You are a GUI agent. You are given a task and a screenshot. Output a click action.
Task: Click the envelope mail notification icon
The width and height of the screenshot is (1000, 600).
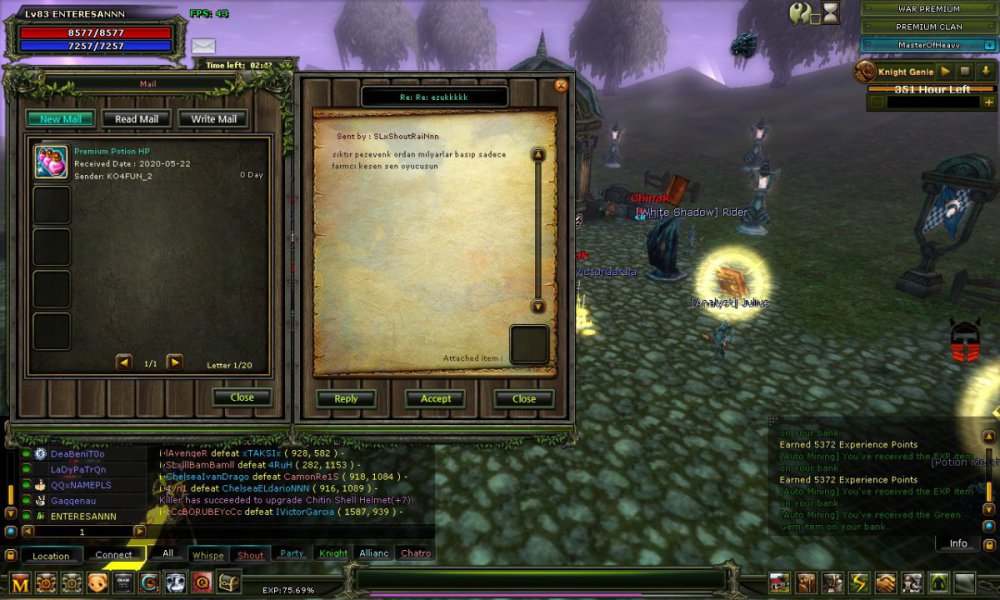pos(204,46)
